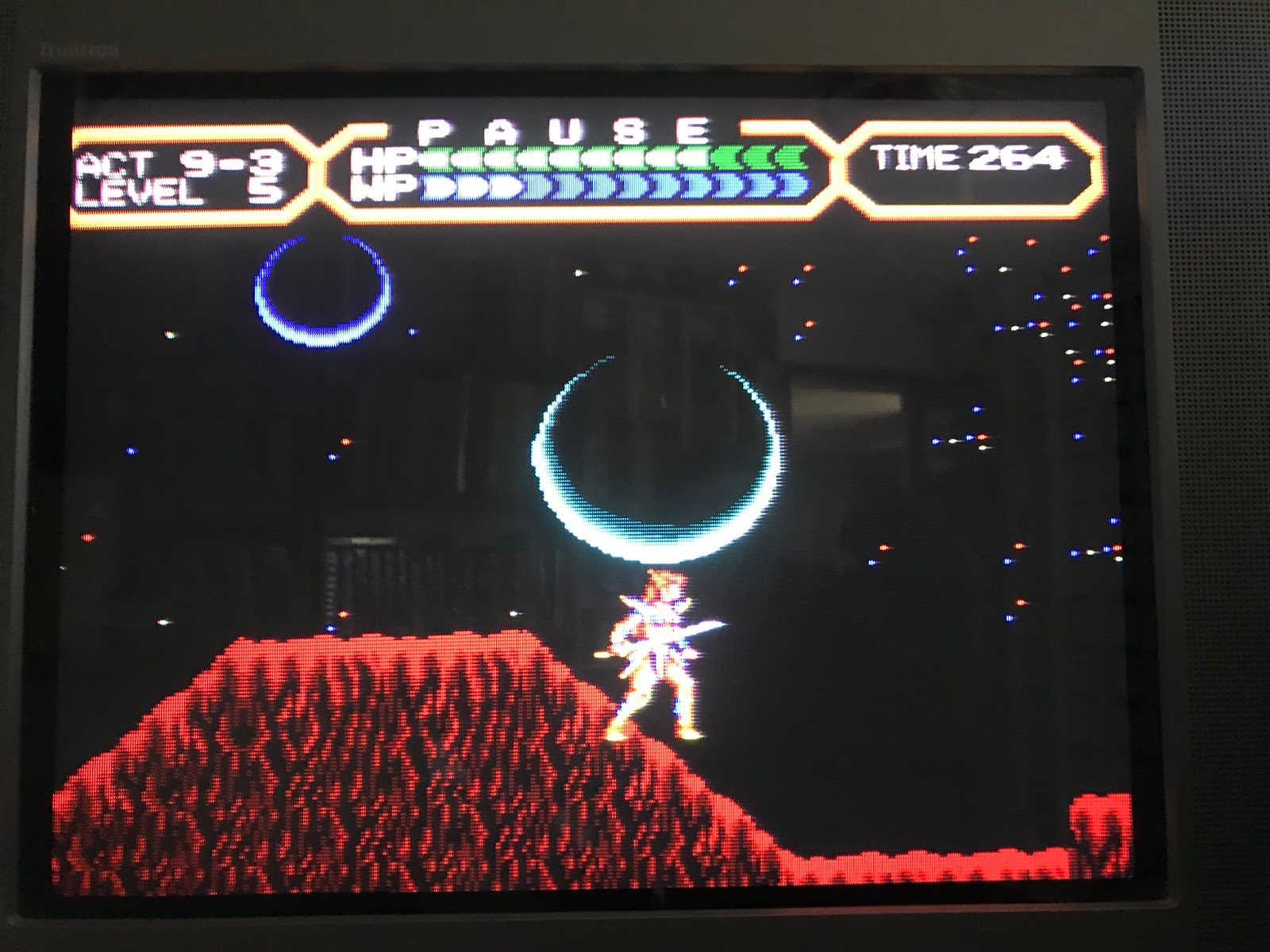Screen dimensions: 1270x952
Task: Click the large white crescent moon
Action: point(659,460)
